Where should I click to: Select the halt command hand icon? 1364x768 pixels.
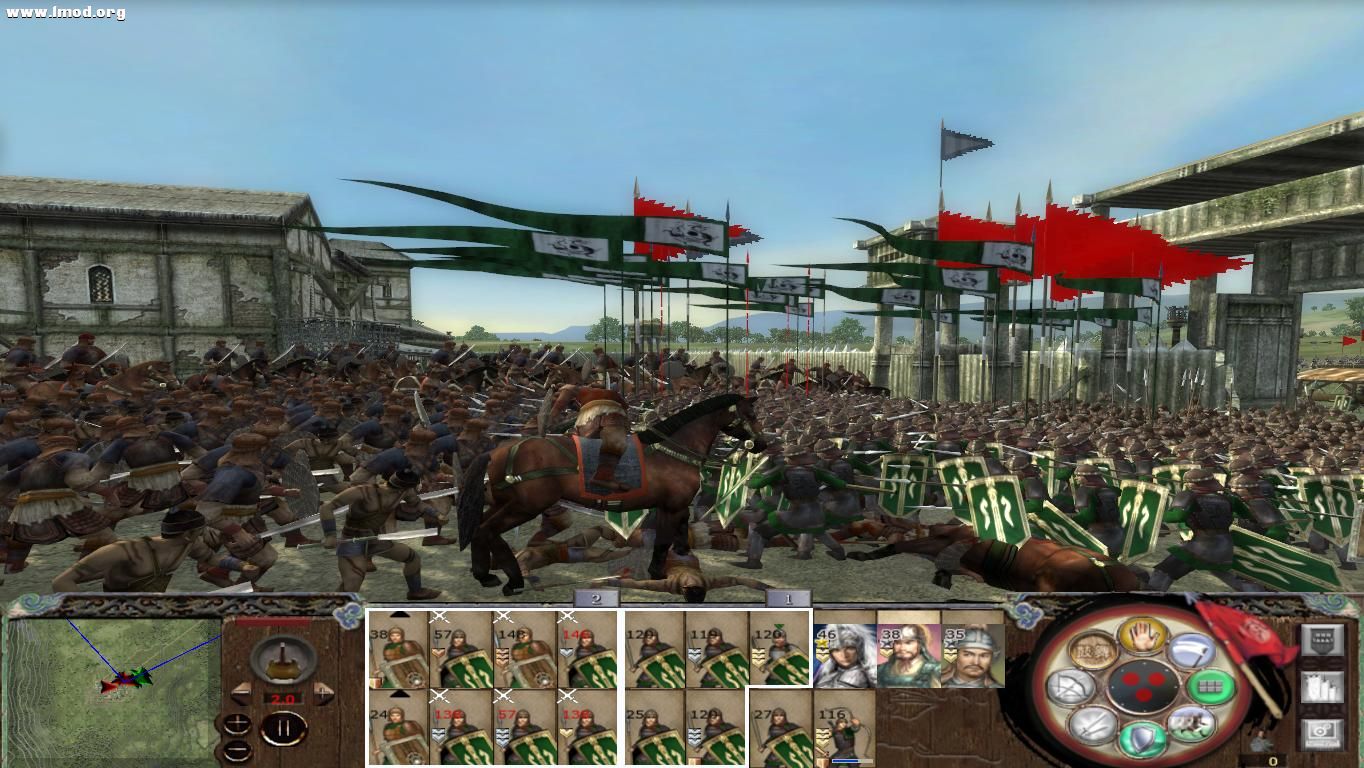[1142, 636]
